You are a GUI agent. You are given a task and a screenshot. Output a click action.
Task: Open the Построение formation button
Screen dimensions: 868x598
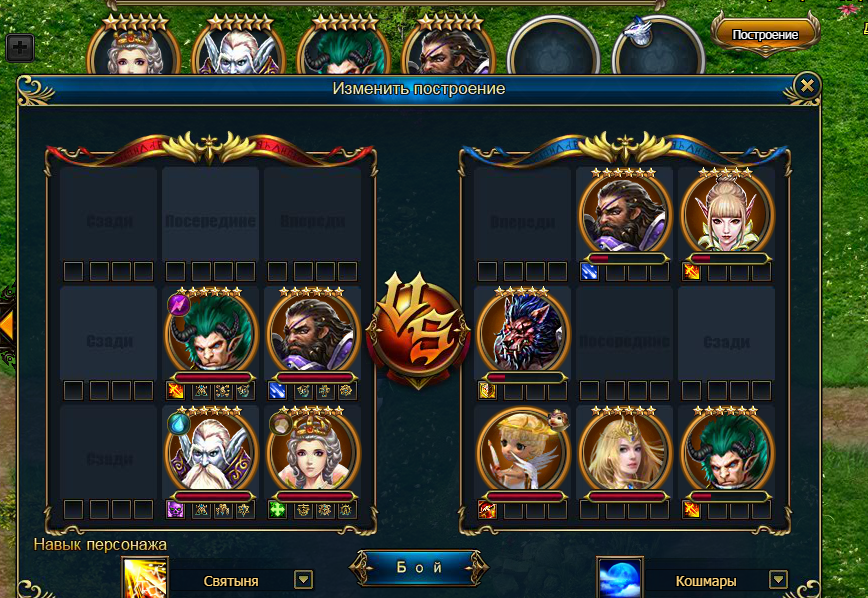tap(765, 34)
